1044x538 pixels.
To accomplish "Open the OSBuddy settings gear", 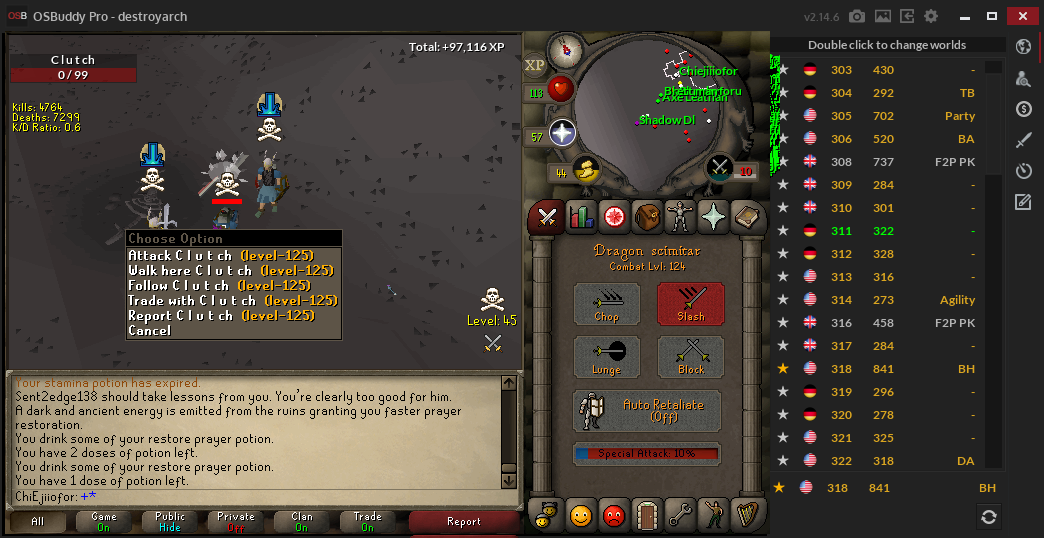I will pos(931,17).
